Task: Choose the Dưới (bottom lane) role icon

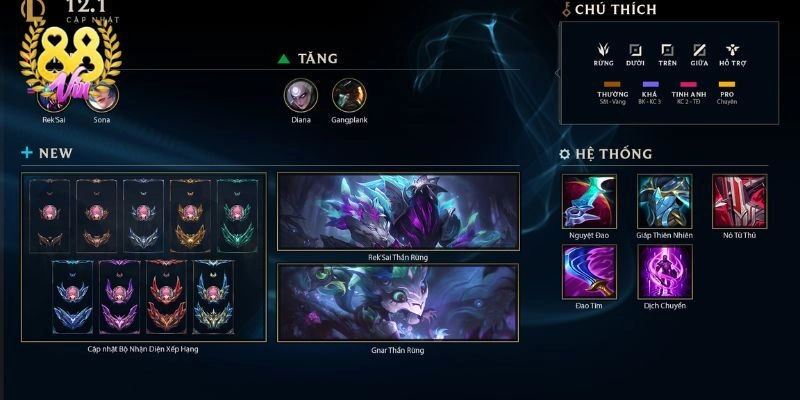Action: [635, 48]
